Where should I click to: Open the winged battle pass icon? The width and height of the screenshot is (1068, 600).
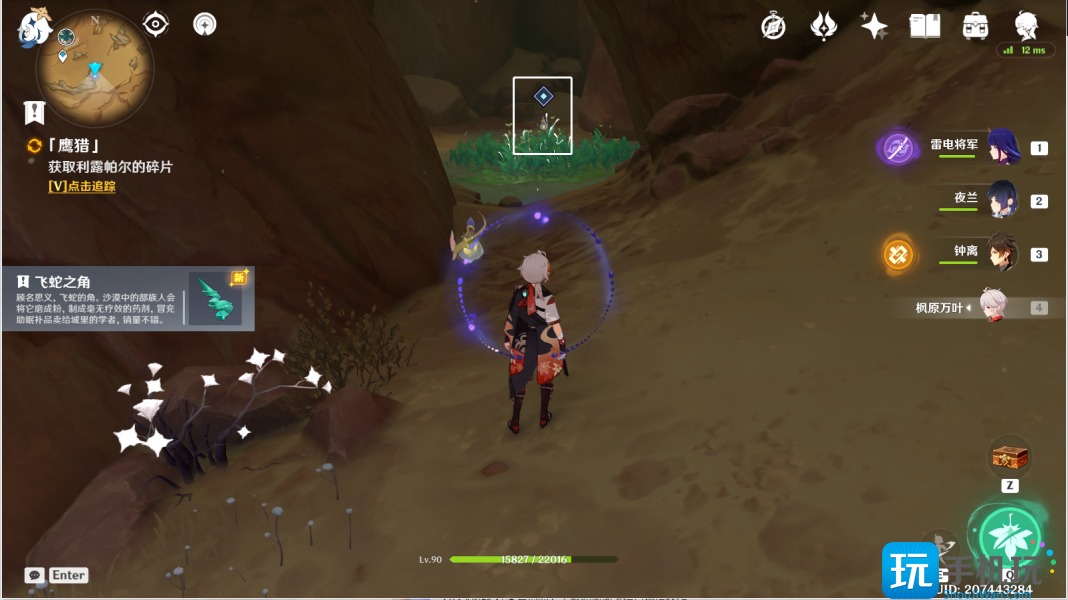(x=823, y=26)
